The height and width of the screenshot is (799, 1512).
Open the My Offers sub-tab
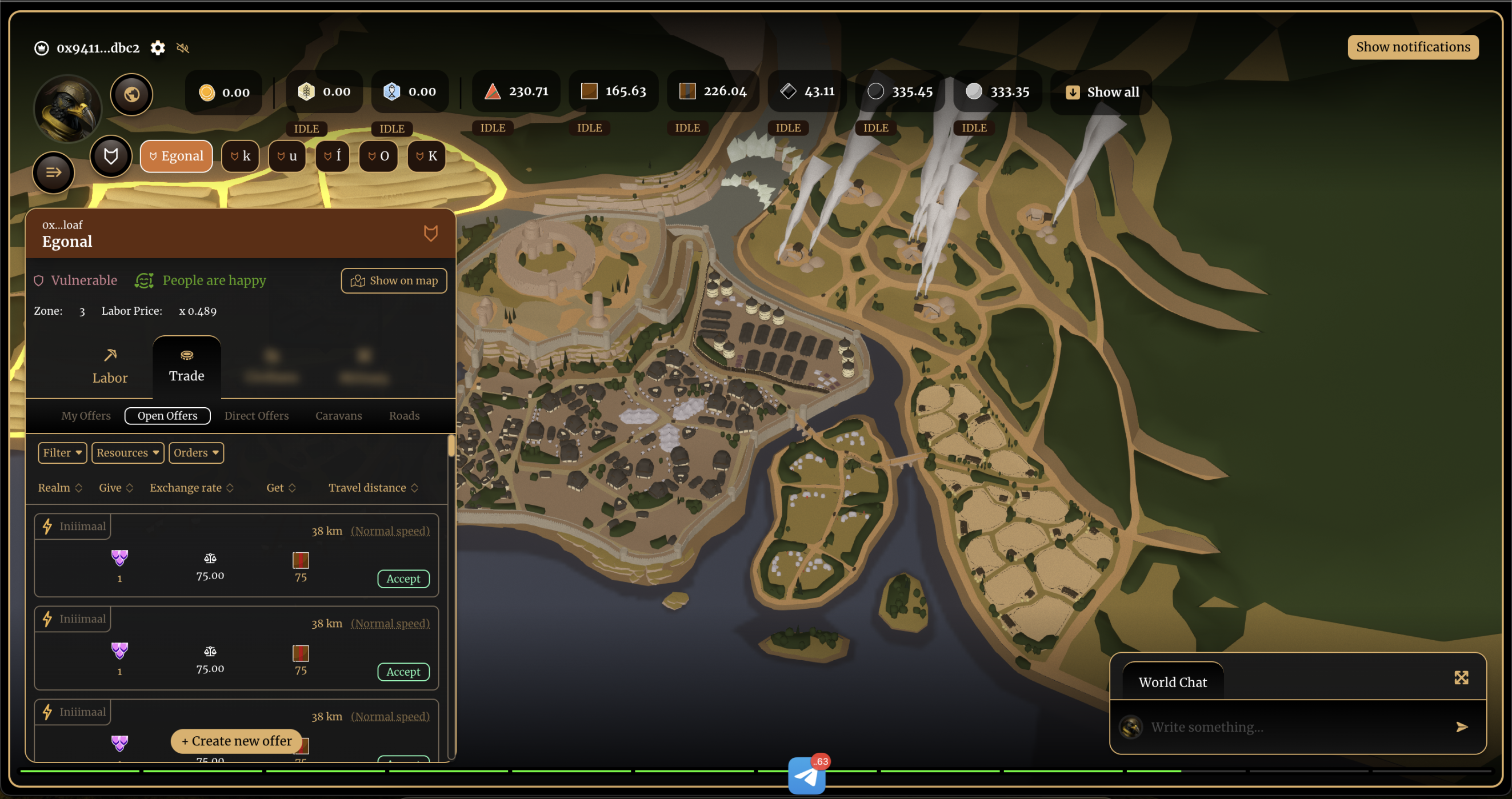tap(86, 415)
